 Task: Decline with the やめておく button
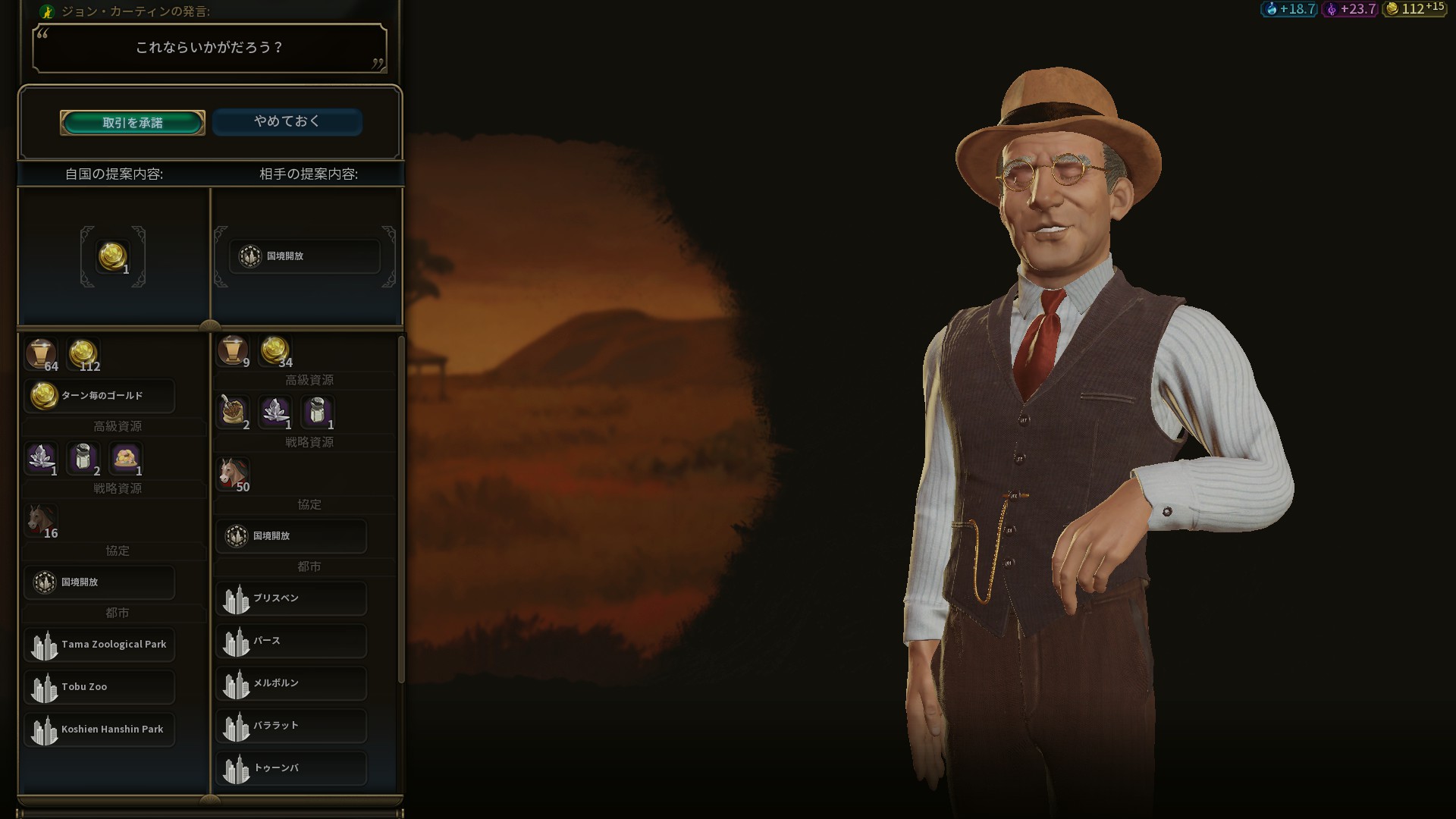287,122
